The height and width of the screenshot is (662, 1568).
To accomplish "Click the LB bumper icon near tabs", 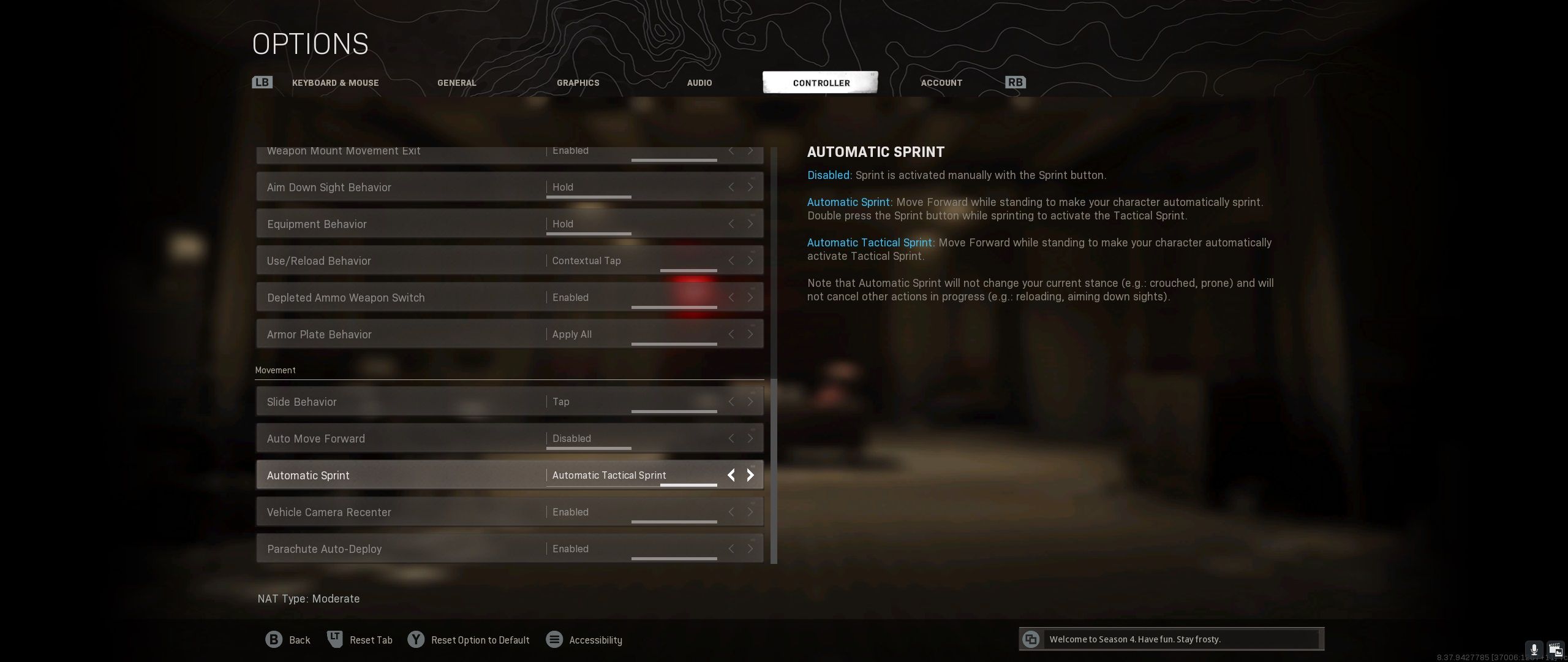I will (x=262, y=81).
